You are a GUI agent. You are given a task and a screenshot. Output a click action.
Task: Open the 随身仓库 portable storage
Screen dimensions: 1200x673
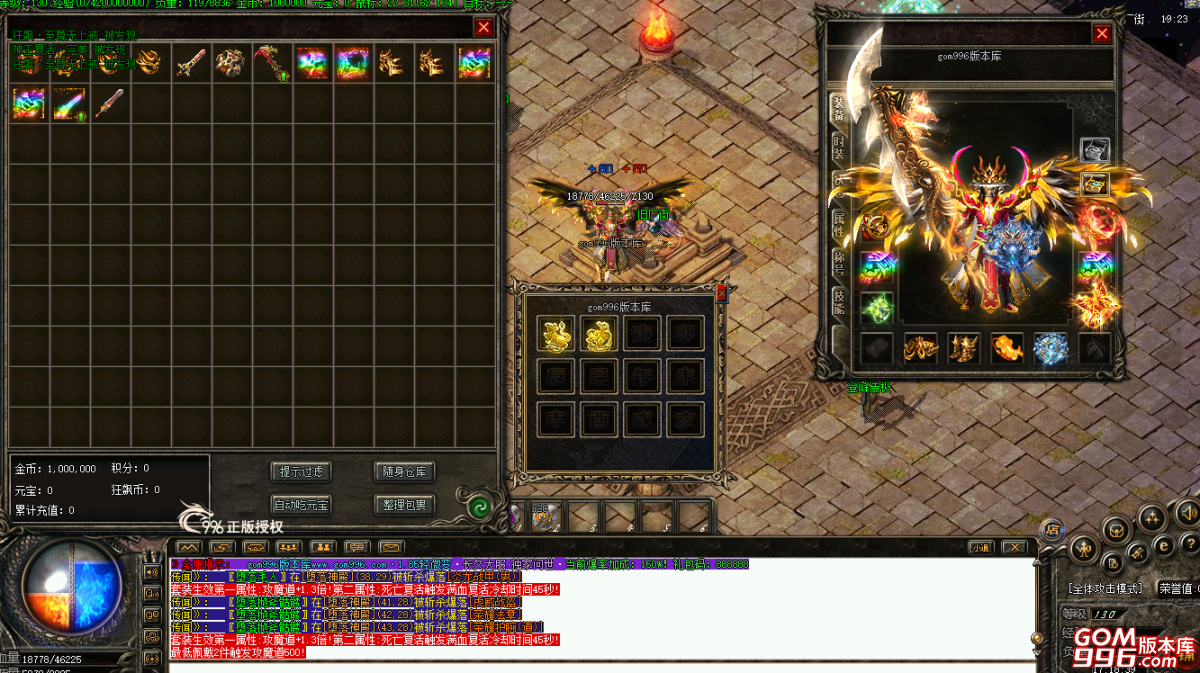[x=404, y=472]
